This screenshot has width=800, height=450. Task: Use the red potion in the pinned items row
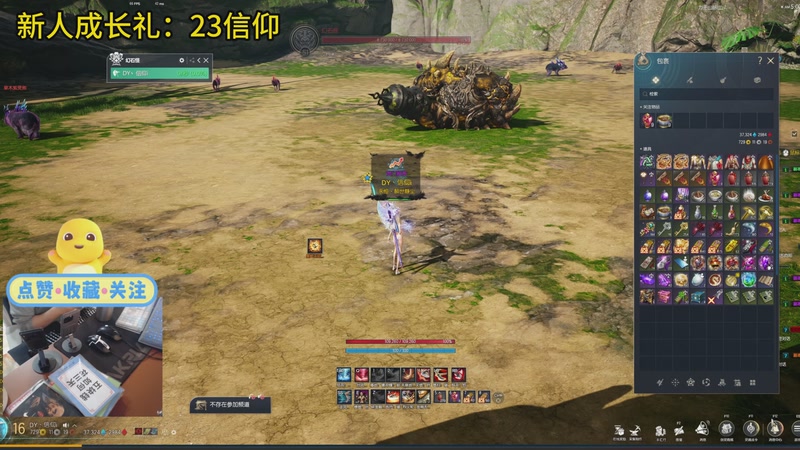648,120
